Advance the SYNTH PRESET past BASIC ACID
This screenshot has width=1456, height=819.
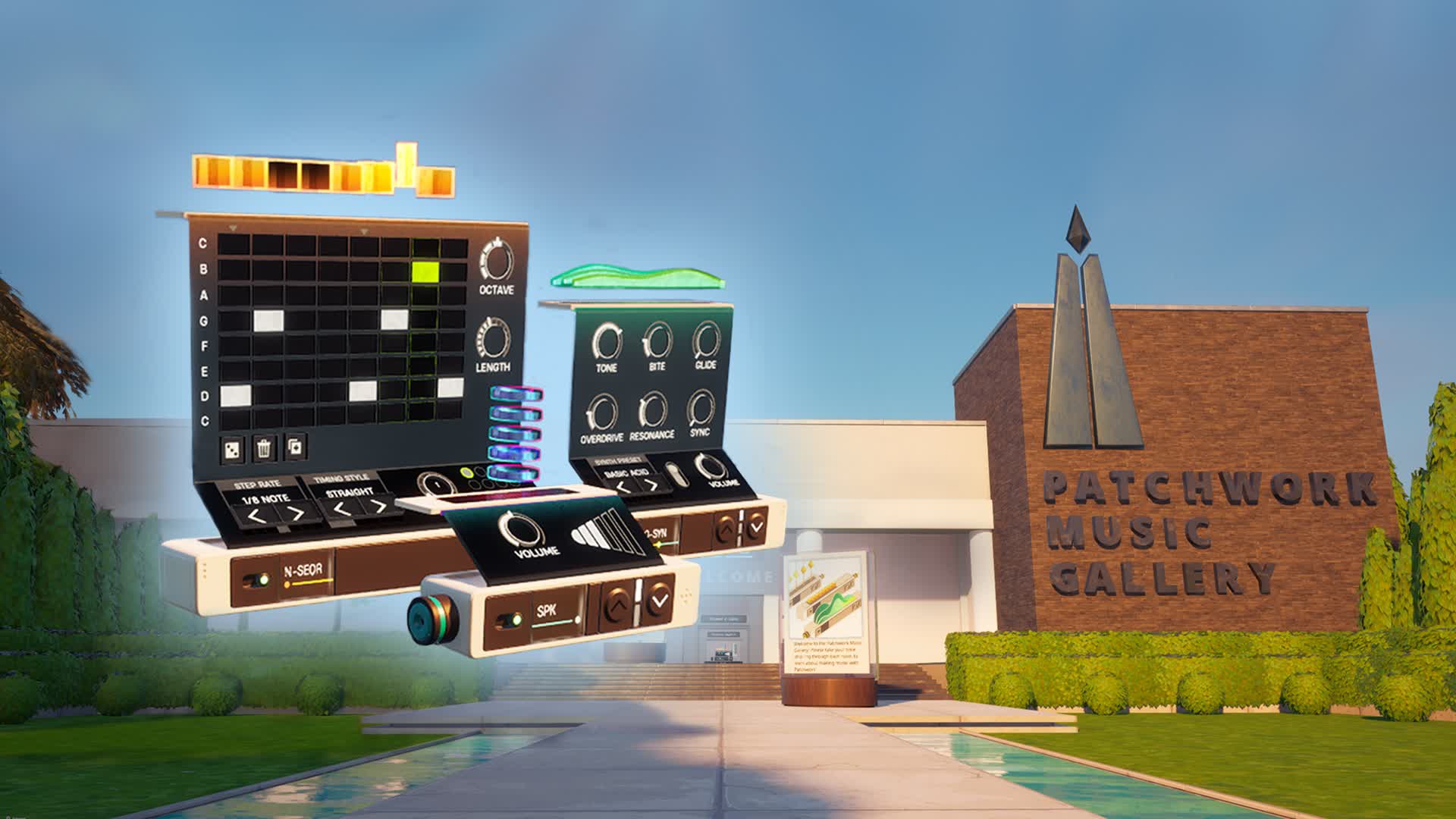click(x=651, y=485)
